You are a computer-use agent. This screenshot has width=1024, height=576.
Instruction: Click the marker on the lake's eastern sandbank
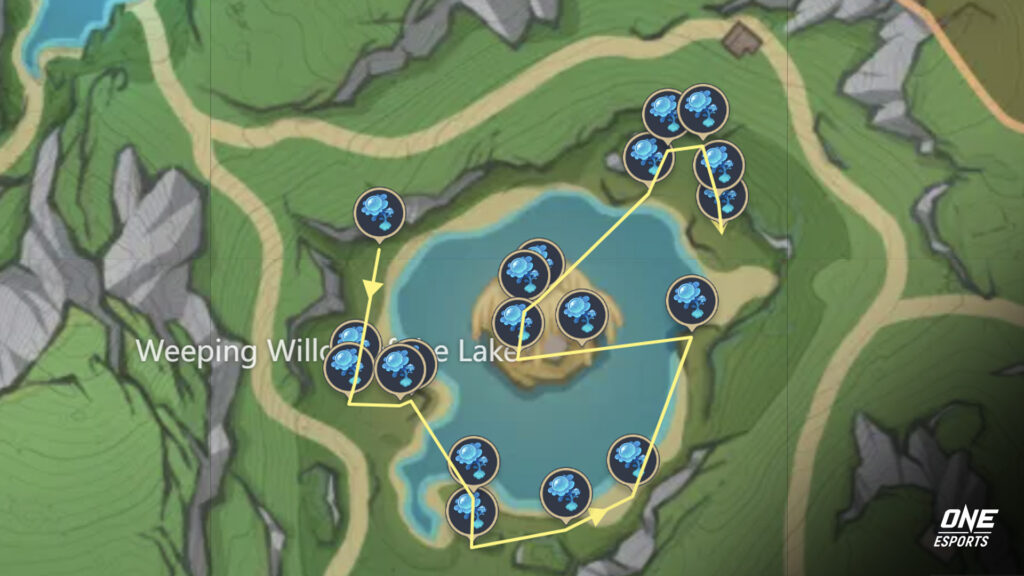click(692, 299)
